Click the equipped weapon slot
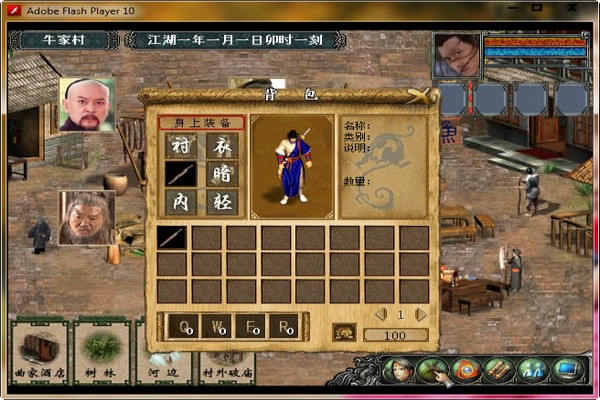 tap(180, 173)
